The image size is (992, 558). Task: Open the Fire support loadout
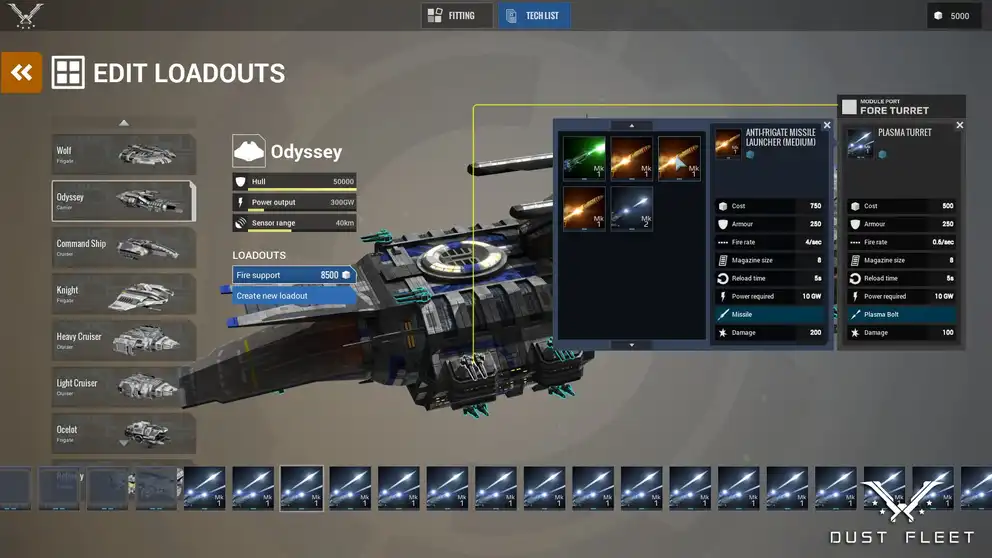coord(293,275)
